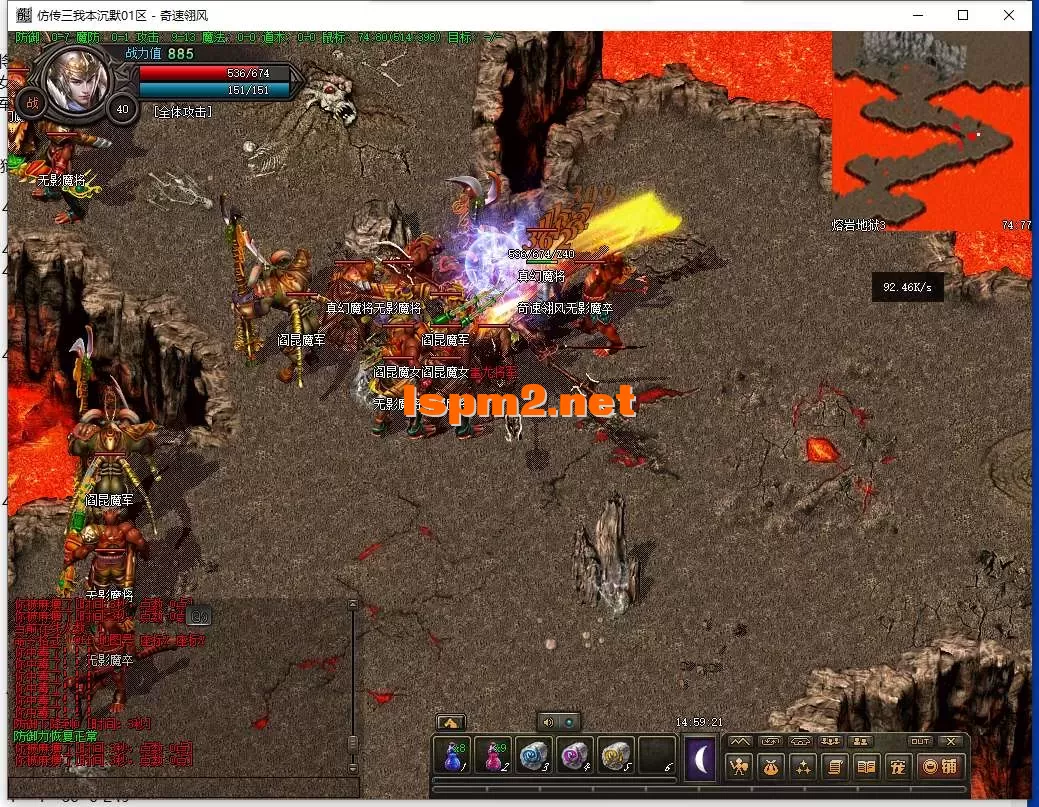The width and height of the screenshot is (1039, 807).
Task: Click the player portrait avatar
Action: coord(77,78)
